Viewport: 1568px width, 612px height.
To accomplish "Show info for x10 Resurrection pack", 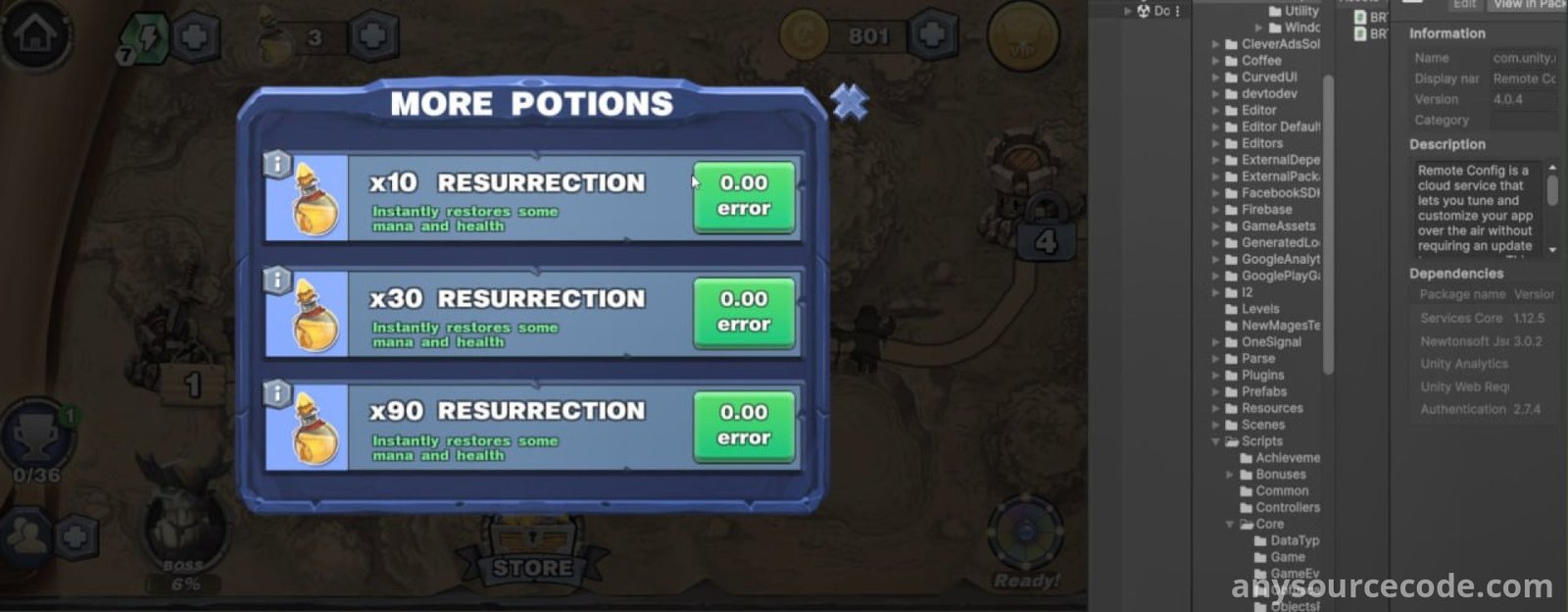I will pos(277,164).
